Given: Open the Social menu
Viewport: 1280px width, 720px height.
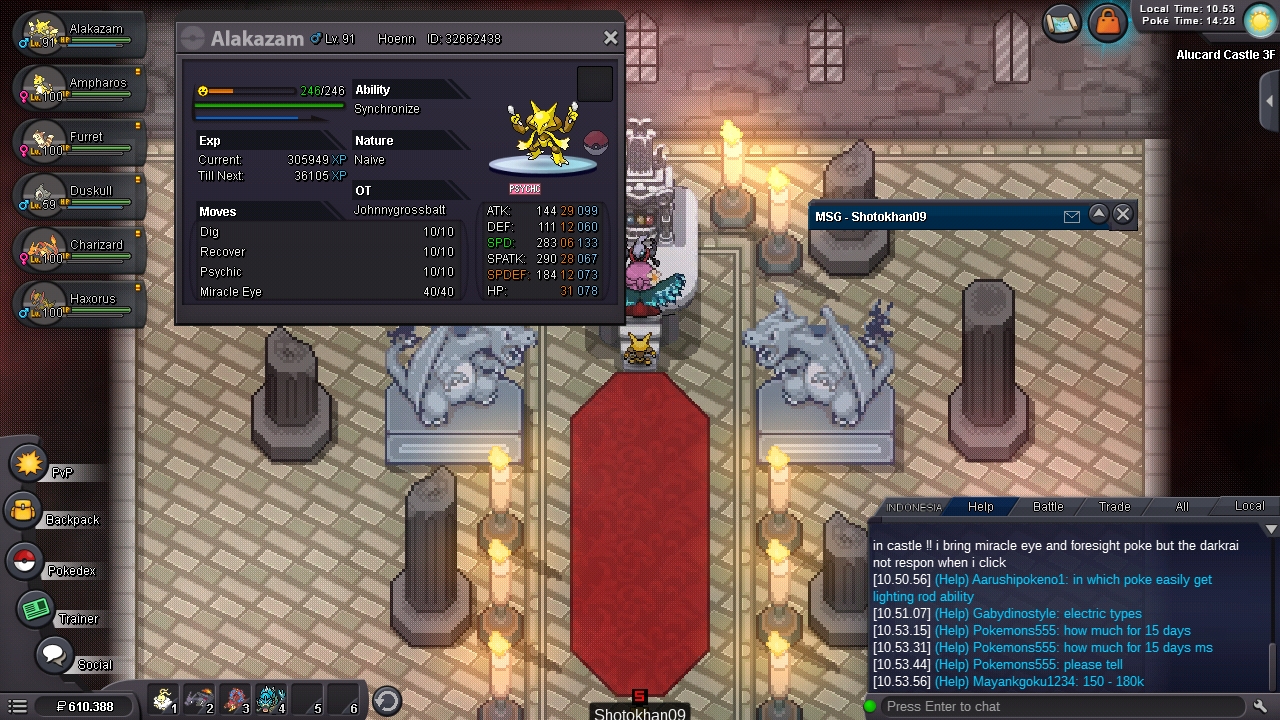Looking at the screenshot, I should (54, 656).
